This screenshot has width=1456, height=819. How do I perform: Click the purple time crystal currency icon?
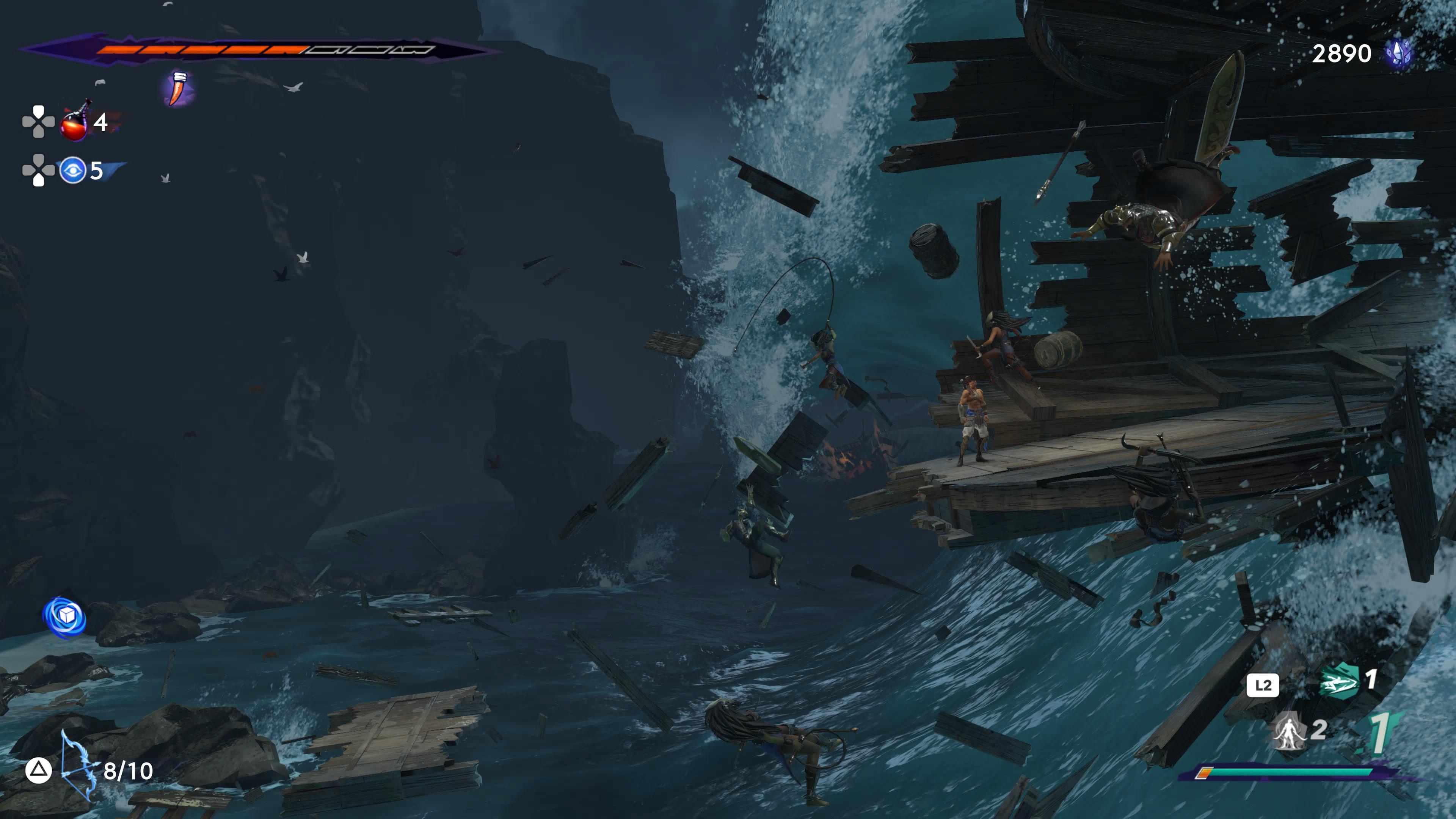pyautogui.click(x=1398, y=54)
